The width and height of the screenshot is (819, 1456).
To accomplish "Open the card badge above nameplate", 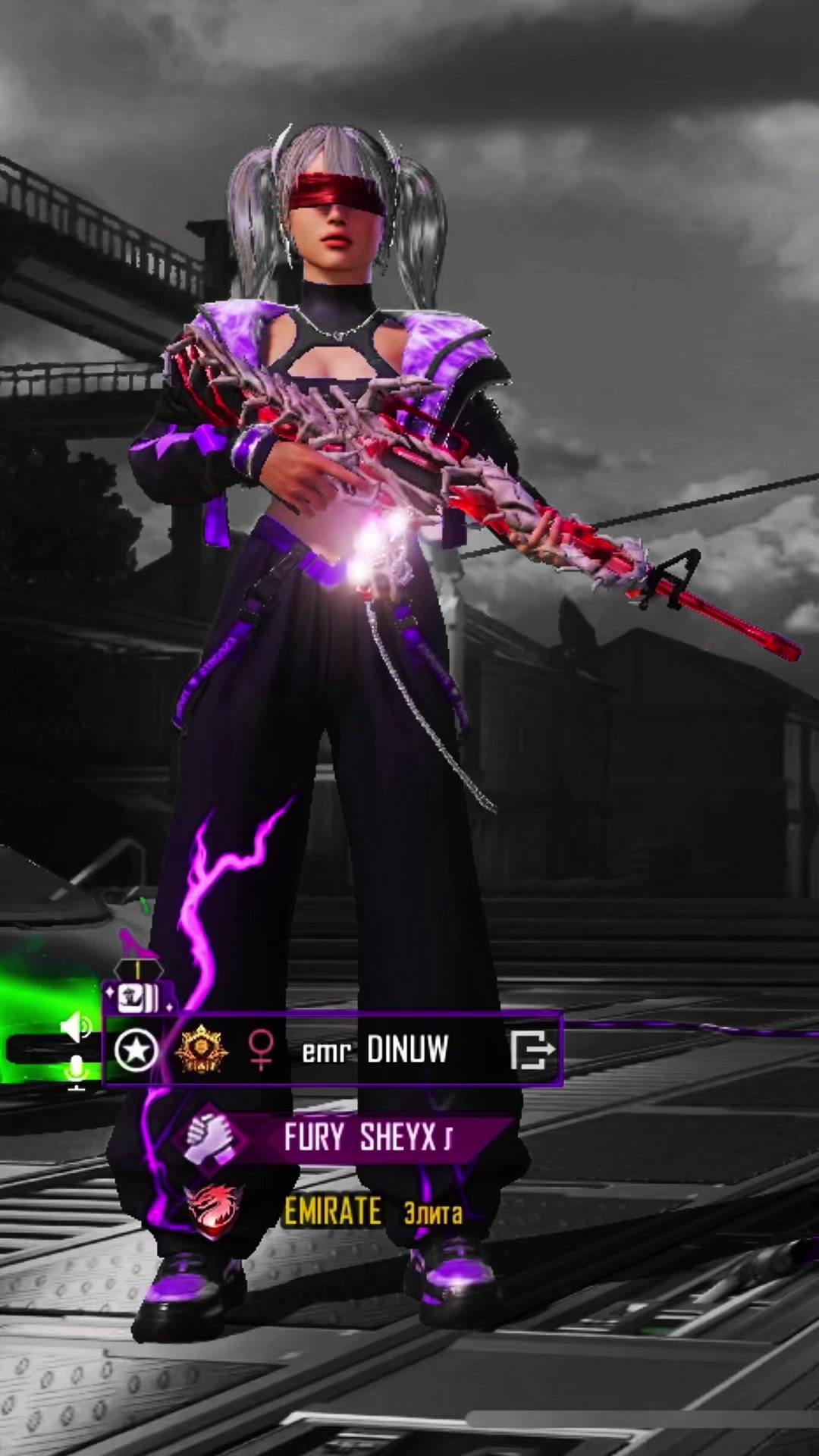I will [x=137, y=997].
